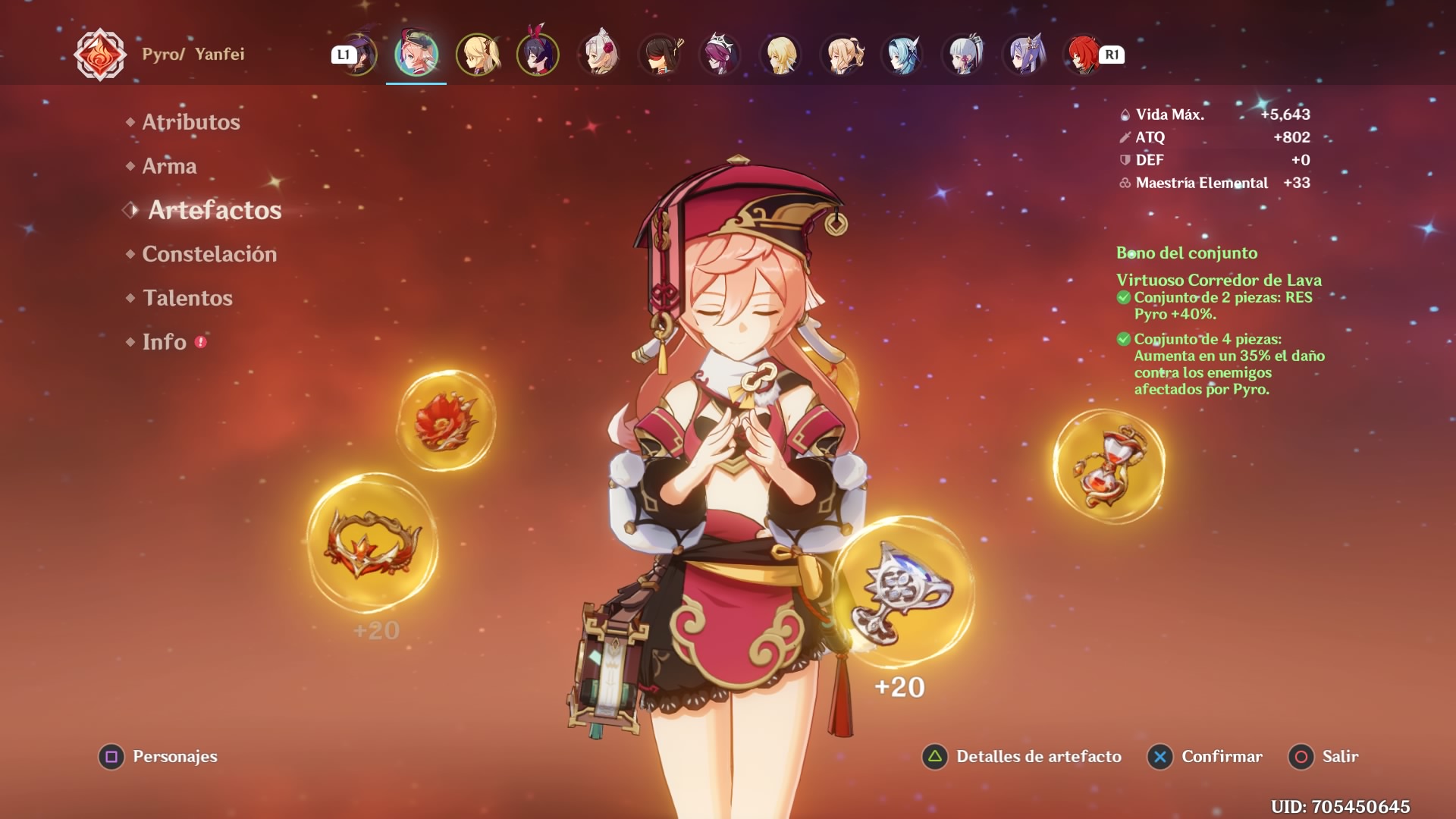Select Diluc's red-haired portrait
The height and width of the screenshot is (819, 1456).
[1083, 55]
